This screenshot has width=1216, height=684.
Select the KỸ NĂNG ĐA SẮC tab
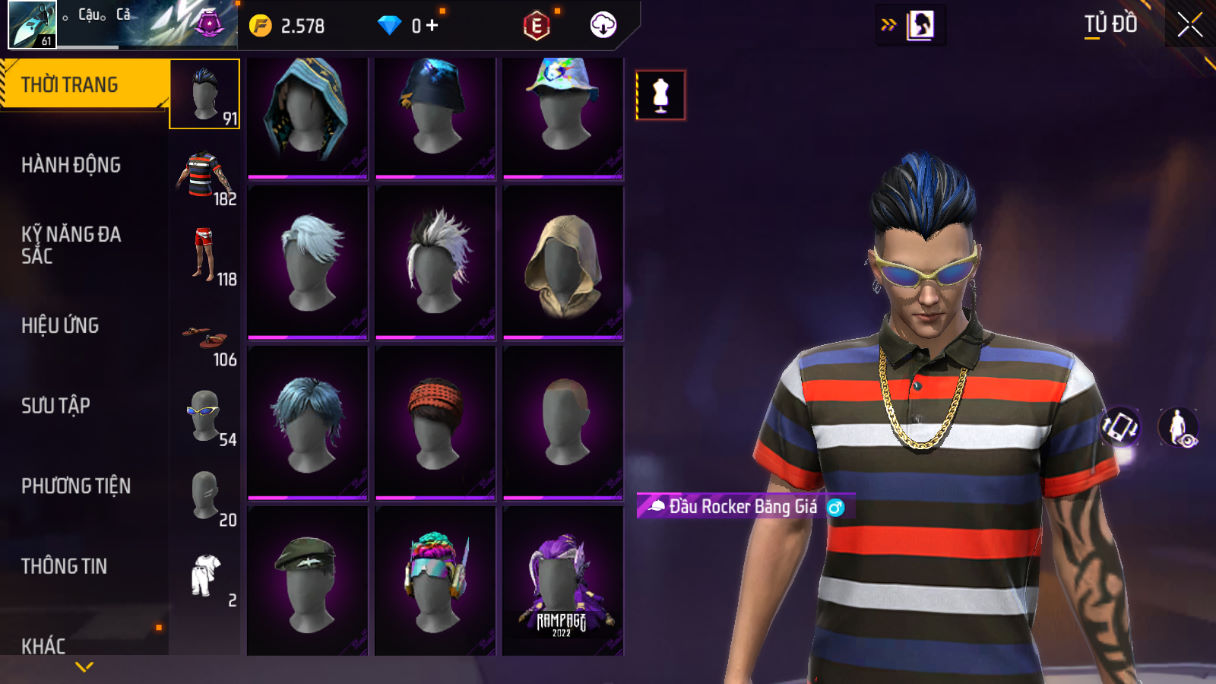71,245
